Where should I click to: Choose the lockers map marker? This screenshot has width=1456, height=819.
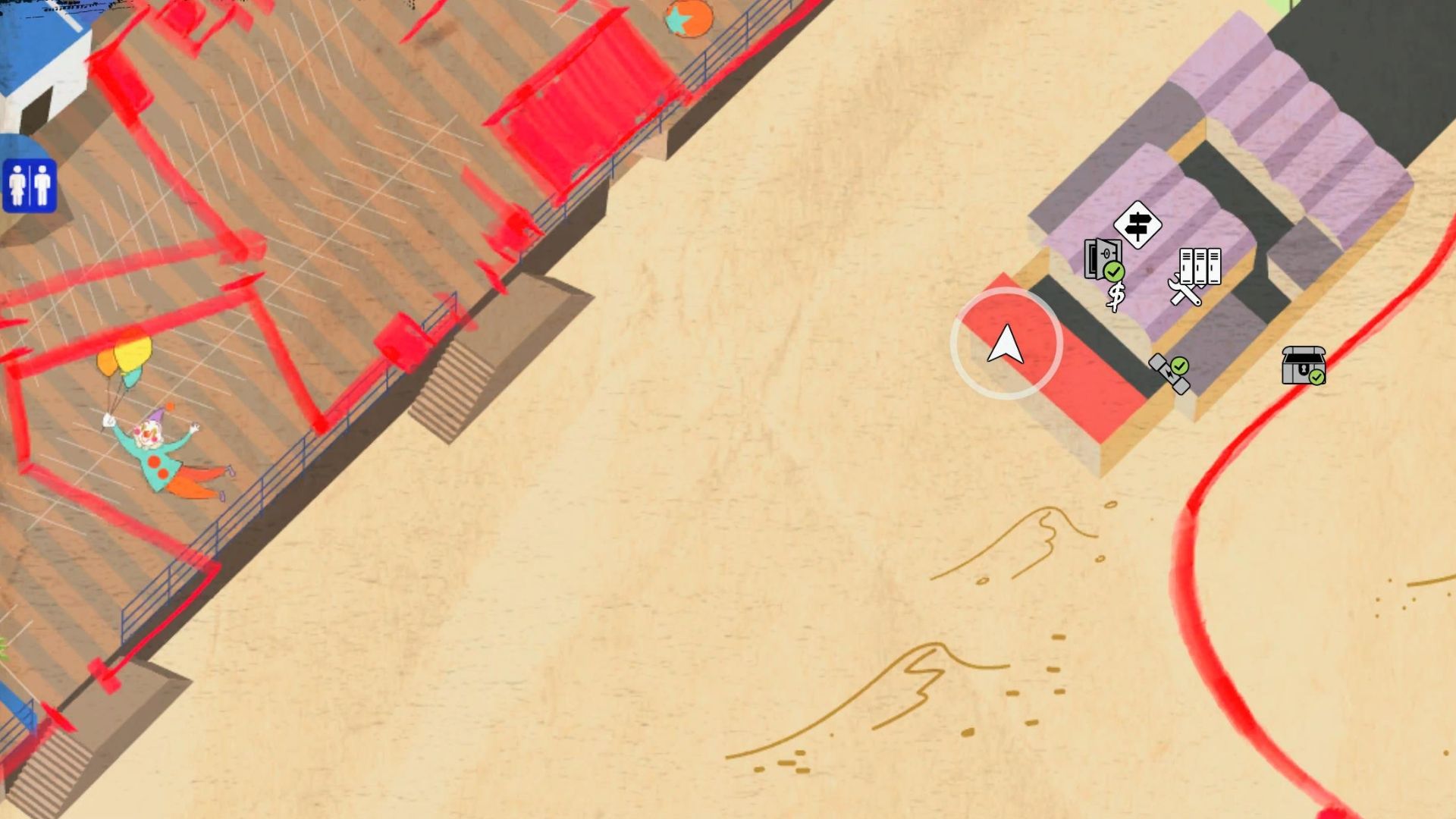tap(1200, 266)
